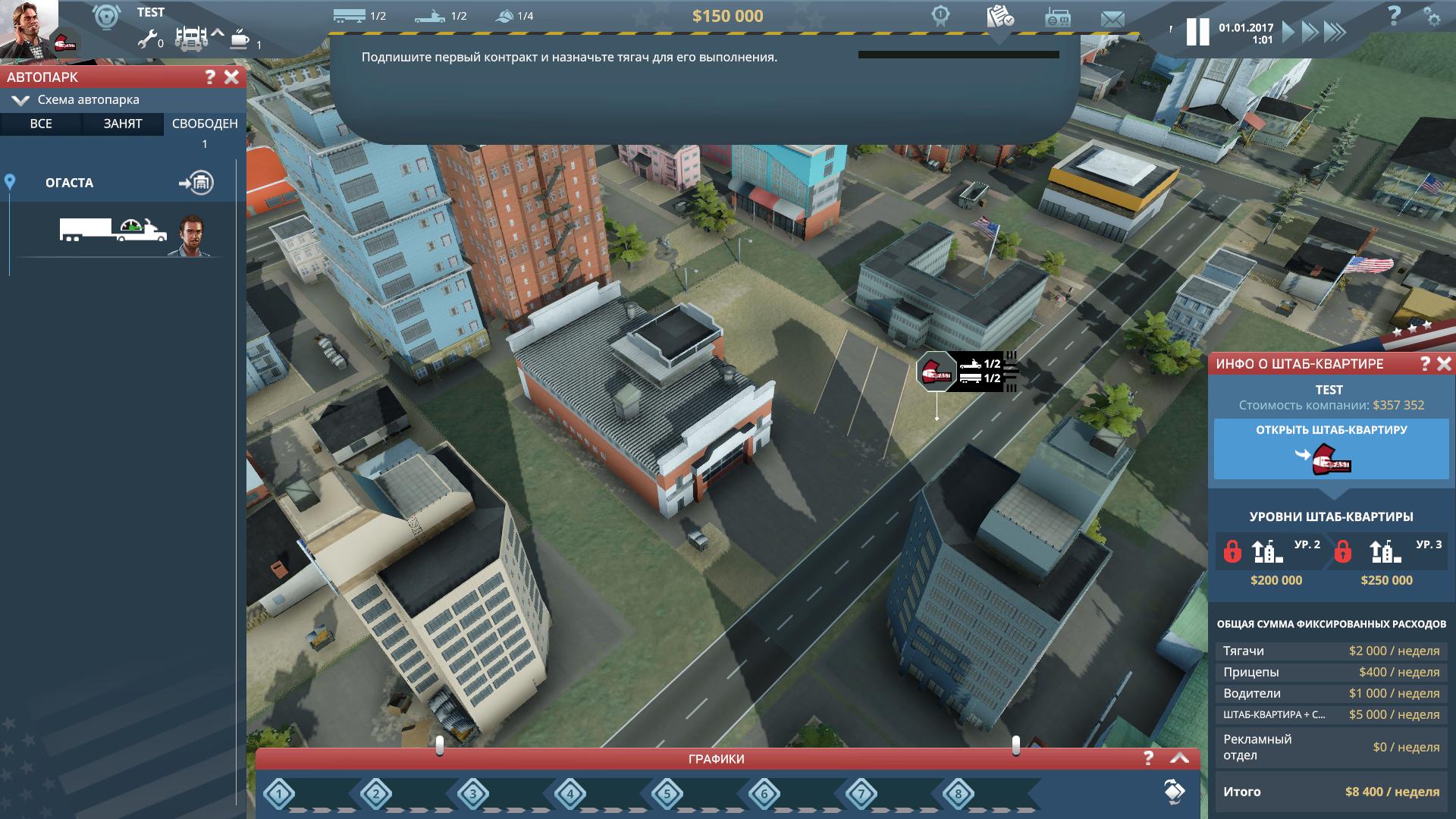The width and height of the screenshot is (1456, 819).
Task: Open the contracts clipboard icon
Action: pos(1000,17)
